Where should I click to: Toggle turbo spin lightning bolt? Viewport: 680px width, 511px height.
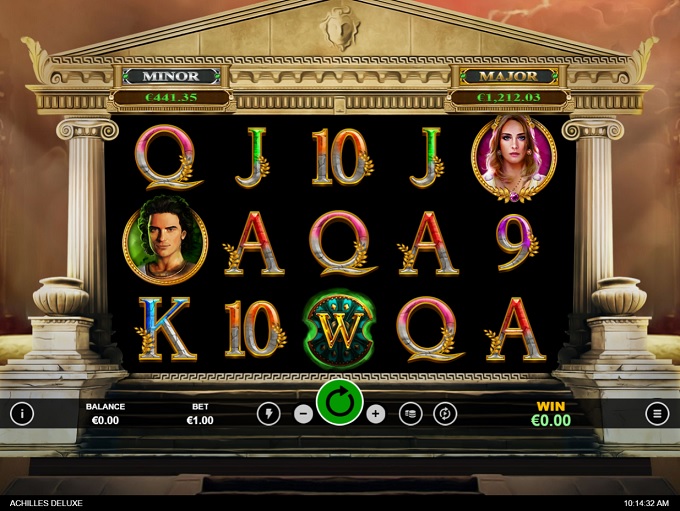[x=268, y=413]
